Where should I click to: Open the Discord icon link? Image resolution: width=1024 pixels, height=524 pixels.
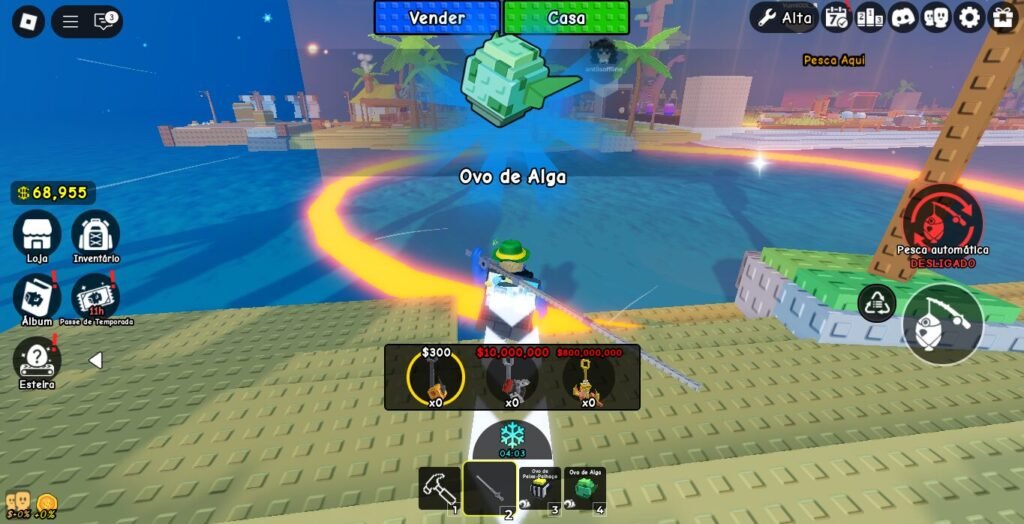tap(902, 17)
